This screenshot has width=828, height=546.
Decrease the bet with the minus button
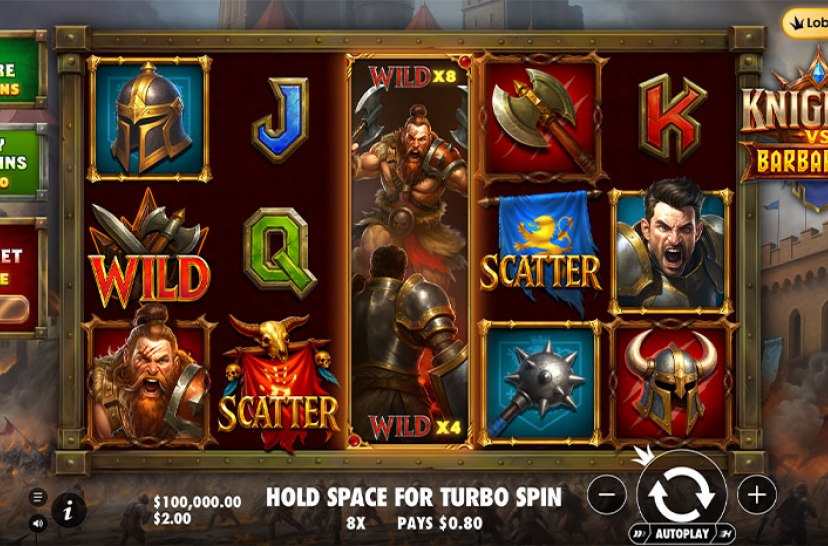pyautogui.click(x=607, y=494)
